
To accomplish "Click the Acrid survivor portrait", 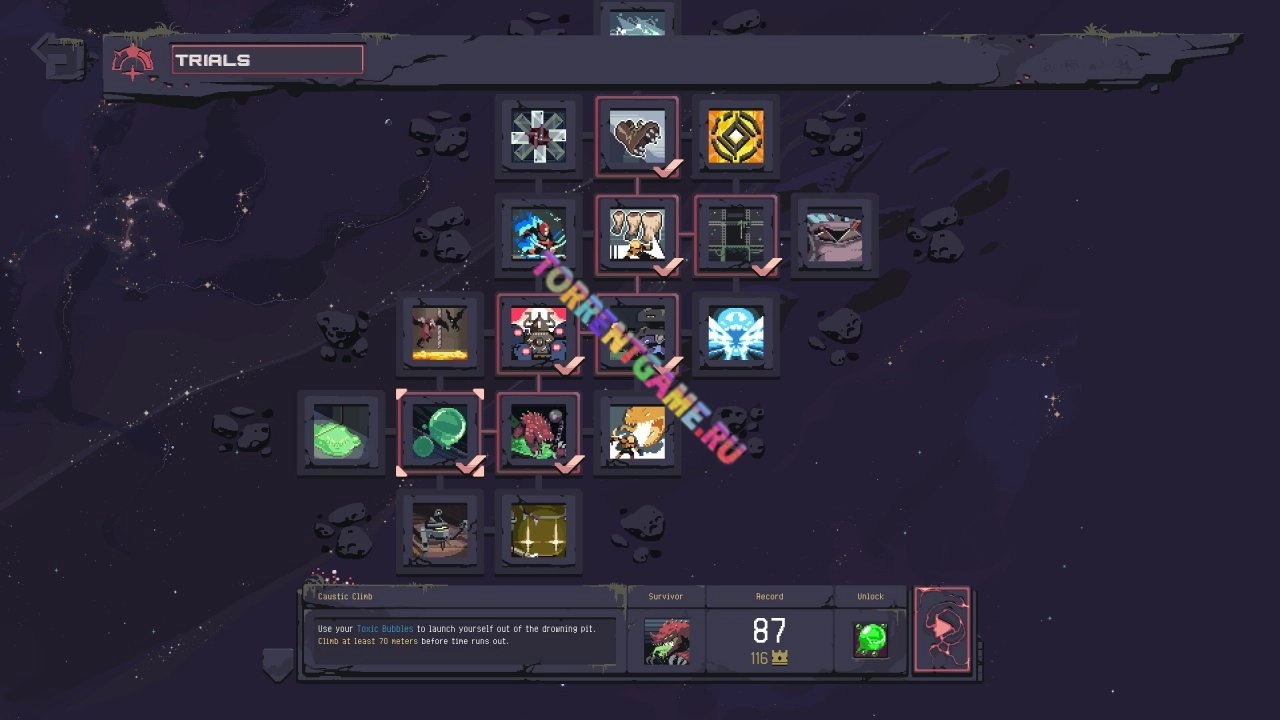I will click(x=666, y=641).
